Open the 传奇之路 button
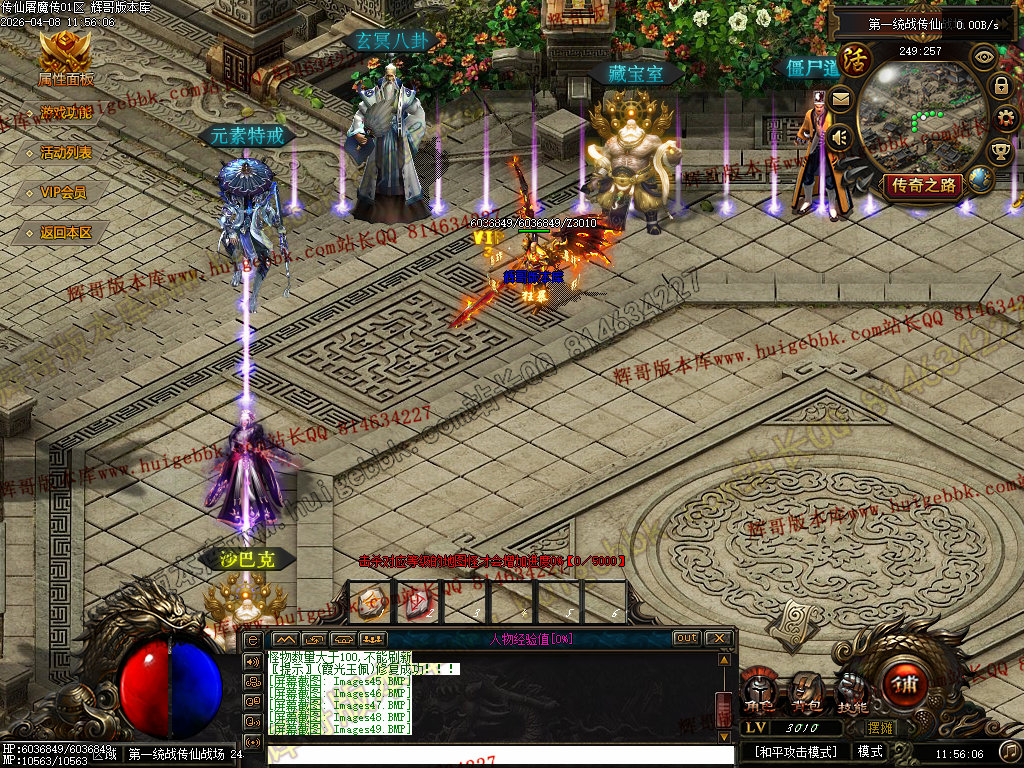The image size is (1024, 768). (x=924, y=185)
